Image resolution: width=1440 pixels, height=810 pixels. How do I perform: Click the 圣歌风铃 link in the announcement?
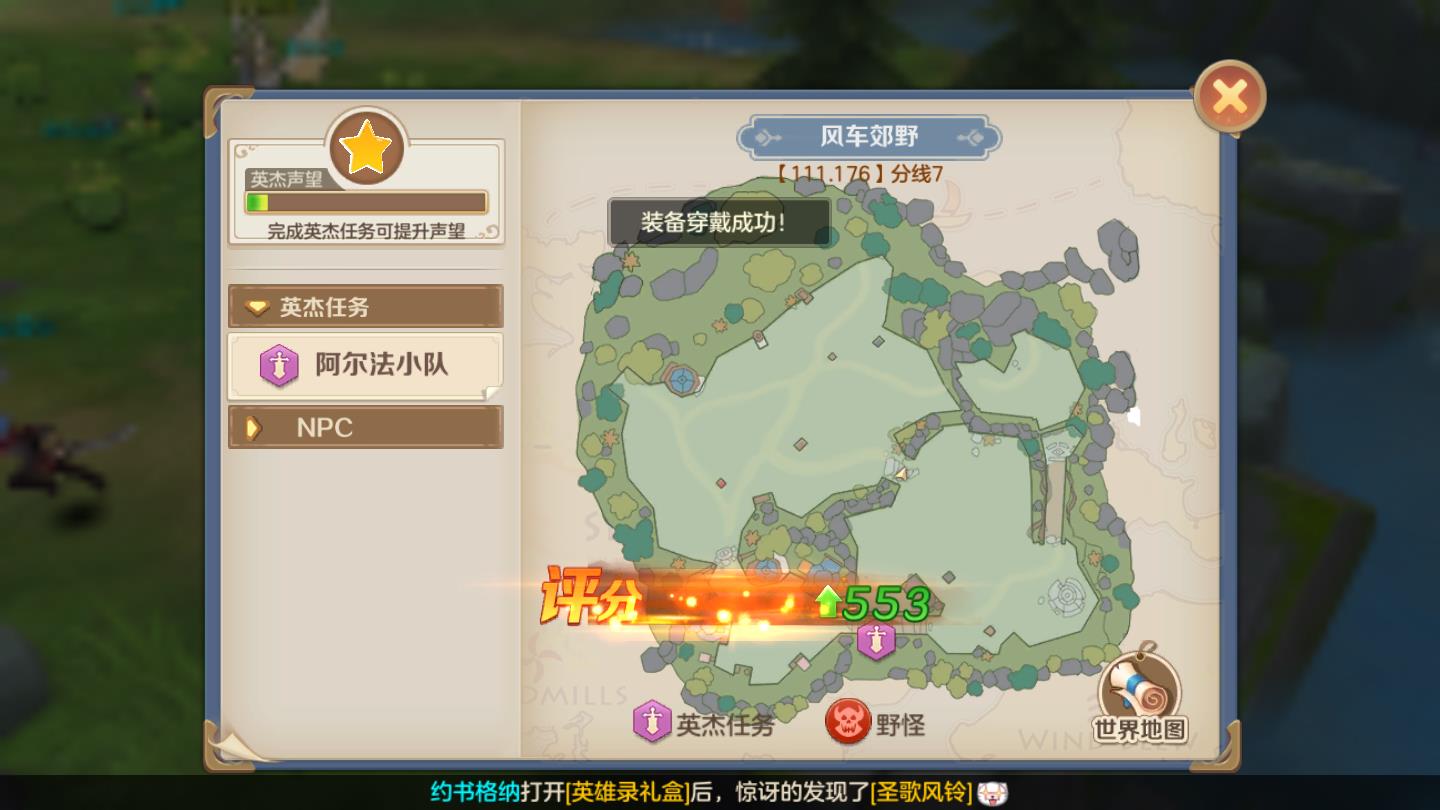(919, 791)
